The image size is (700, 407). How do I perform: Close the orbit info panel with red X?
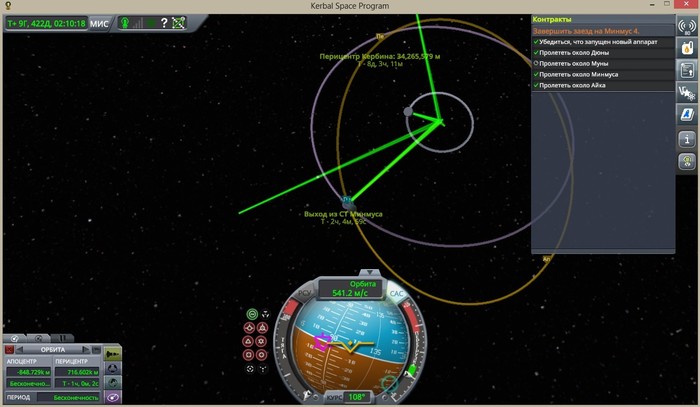pyautogui.click(x=9, y=351)
